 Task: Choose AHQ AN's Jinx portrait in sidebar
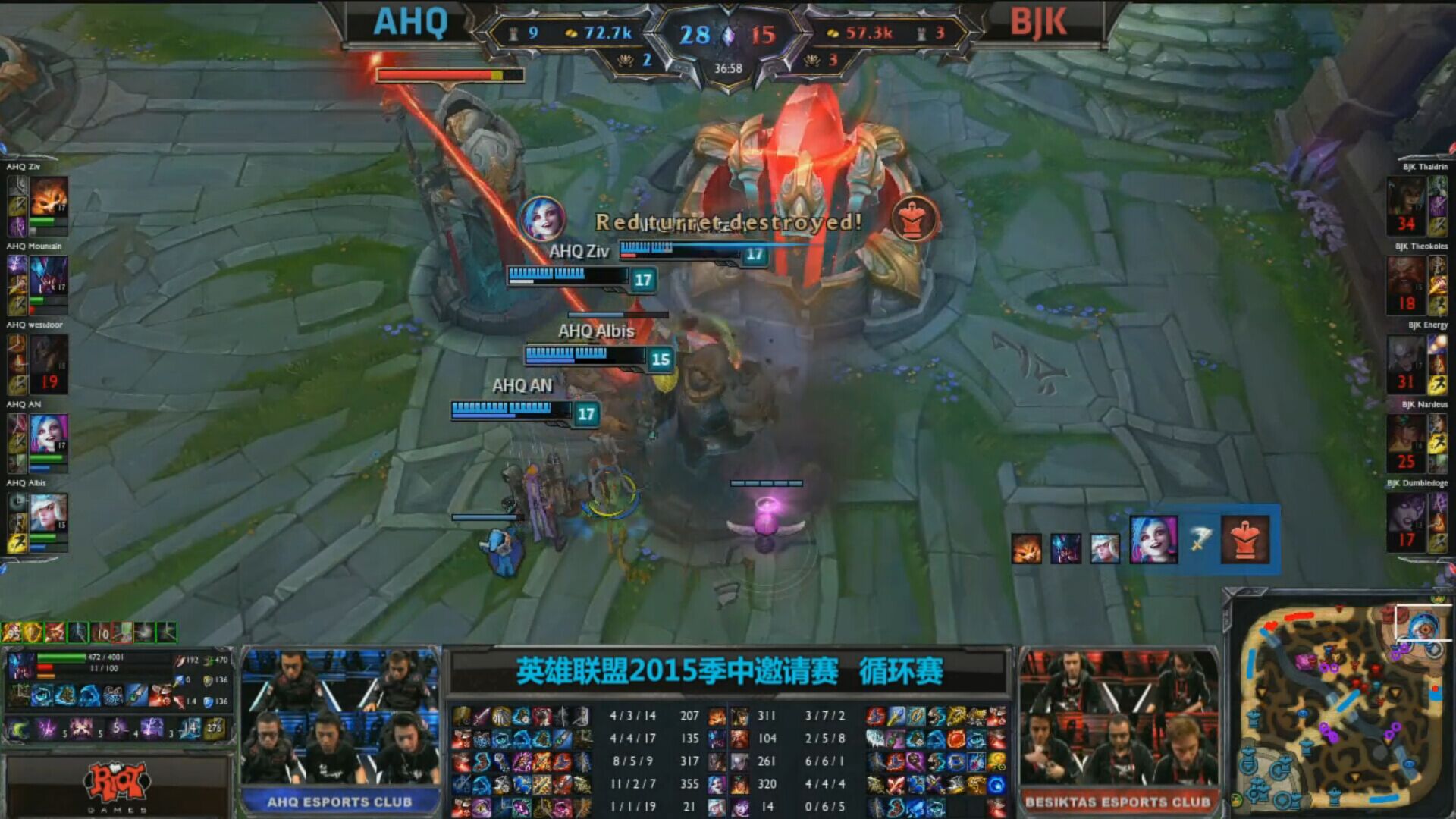49,436
